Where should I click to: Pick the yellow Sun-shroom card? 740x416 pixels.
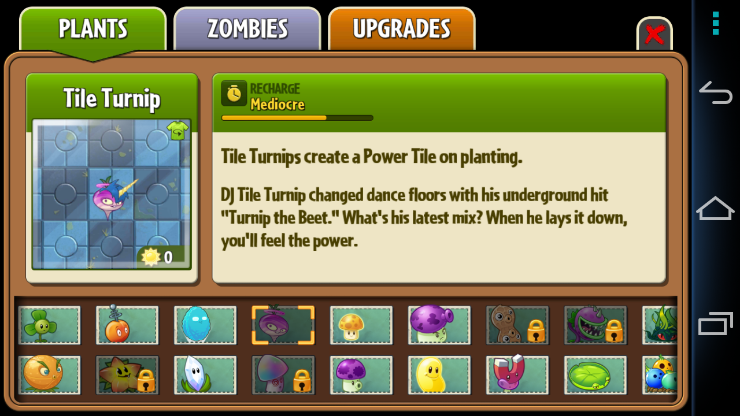[361, 325]
